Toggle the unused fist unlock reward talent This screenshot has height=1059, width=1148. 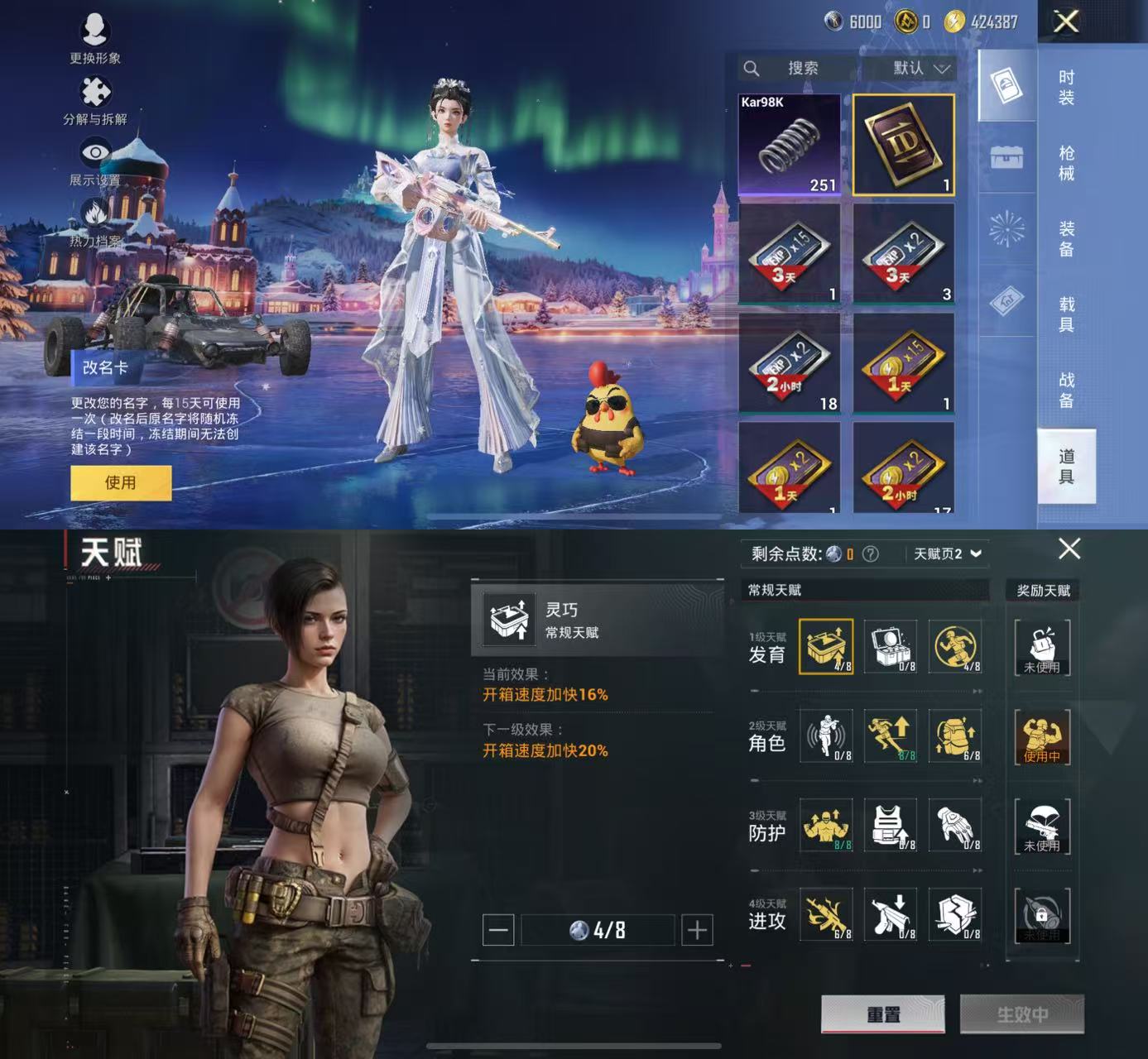pyautogui.click(x=1041, y=648)
